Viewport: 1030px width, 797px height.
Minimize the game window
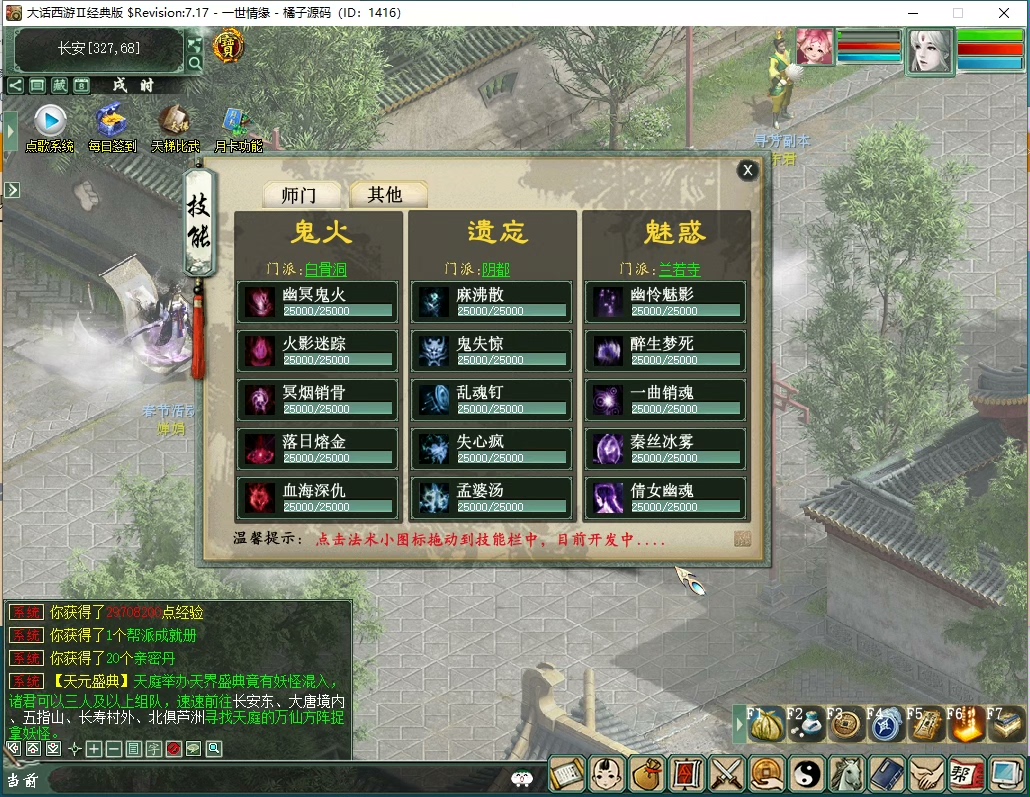tap(914, 13)
